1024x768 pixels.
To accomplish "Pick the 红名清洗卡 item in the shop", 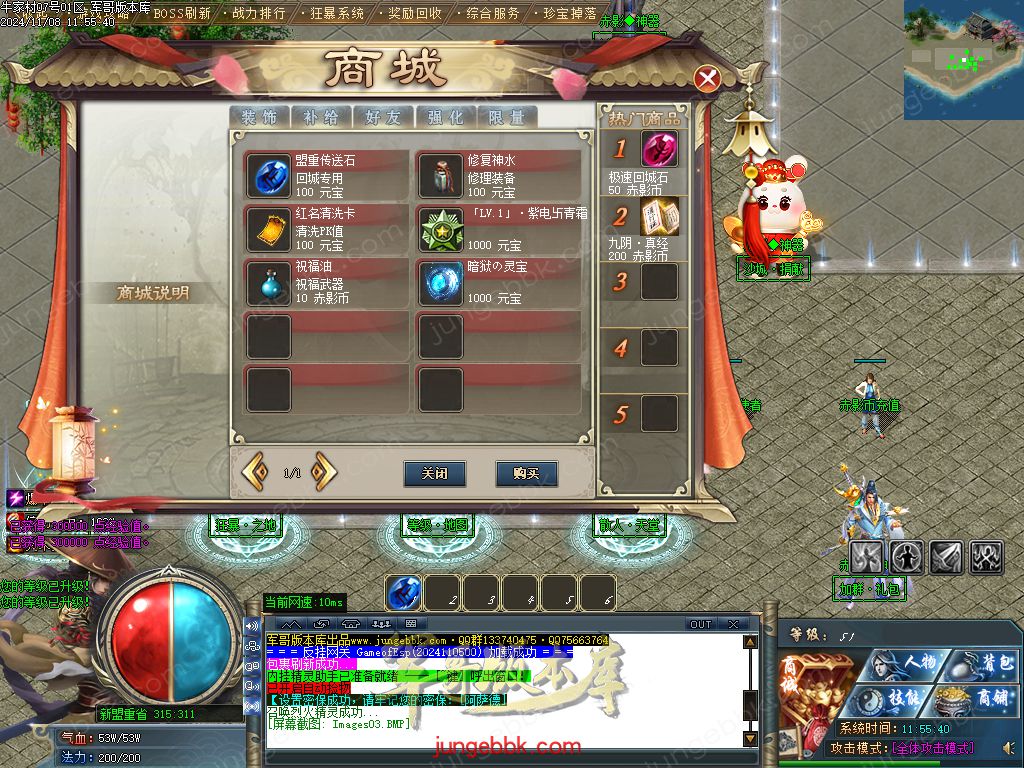I will click(268, 229).
